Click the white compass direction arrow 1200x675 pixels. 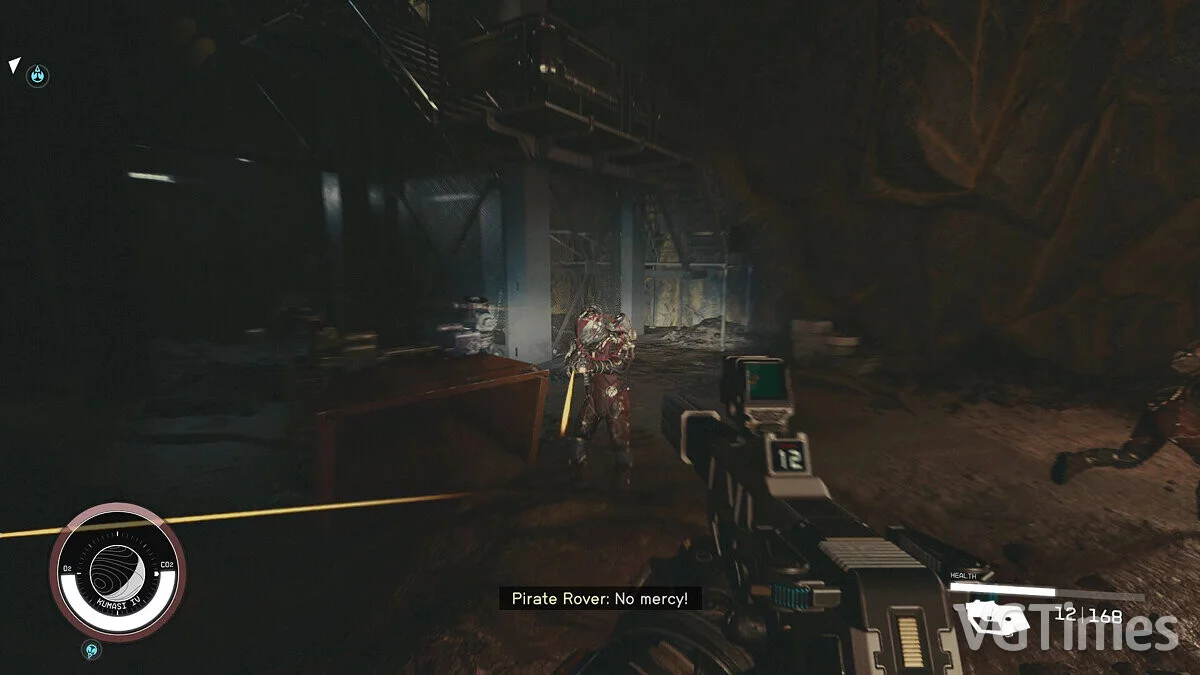[x=13, y=66]
